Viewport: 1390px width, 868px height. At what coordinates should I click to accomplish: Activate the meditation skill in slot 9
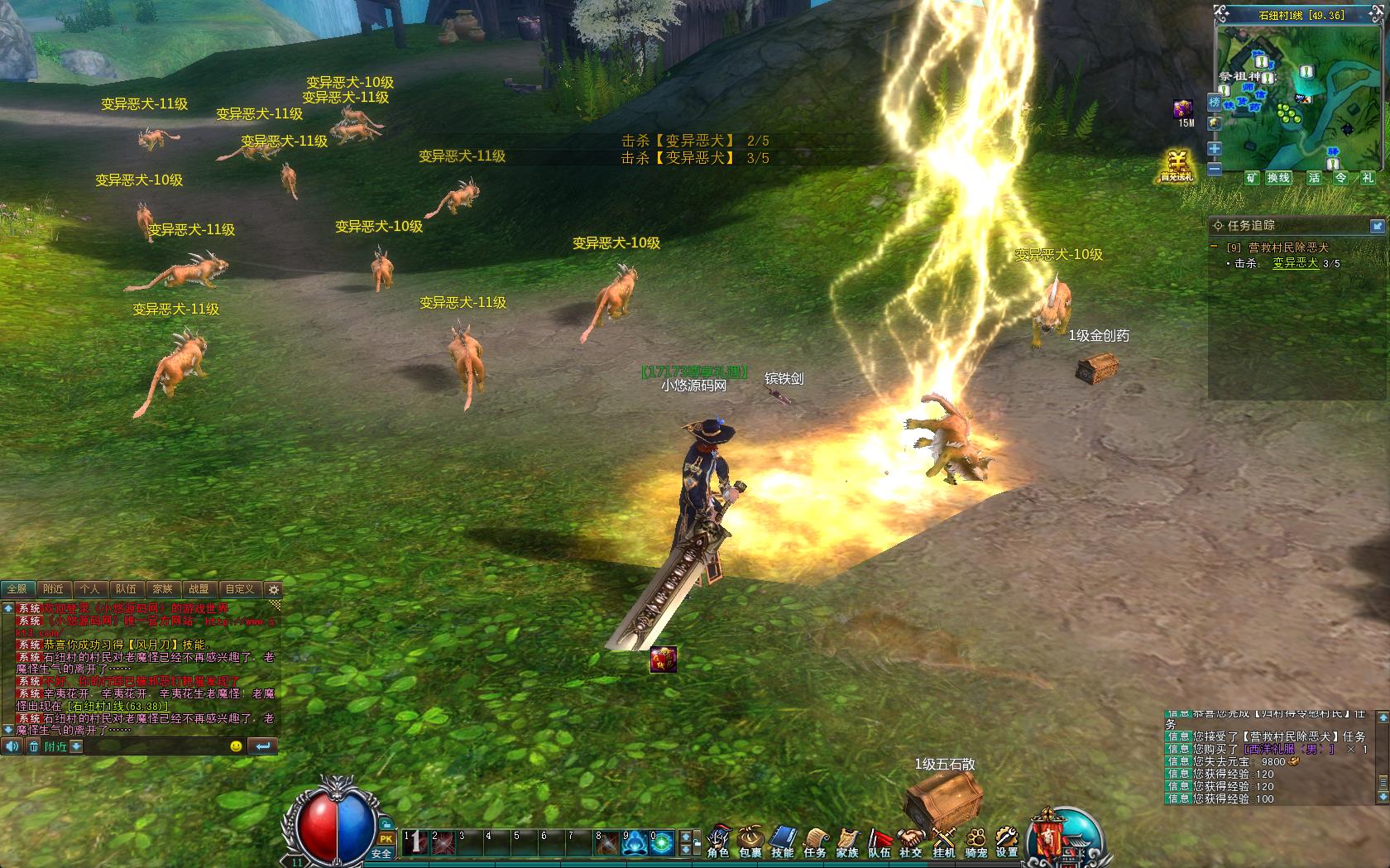click(635, 844)
